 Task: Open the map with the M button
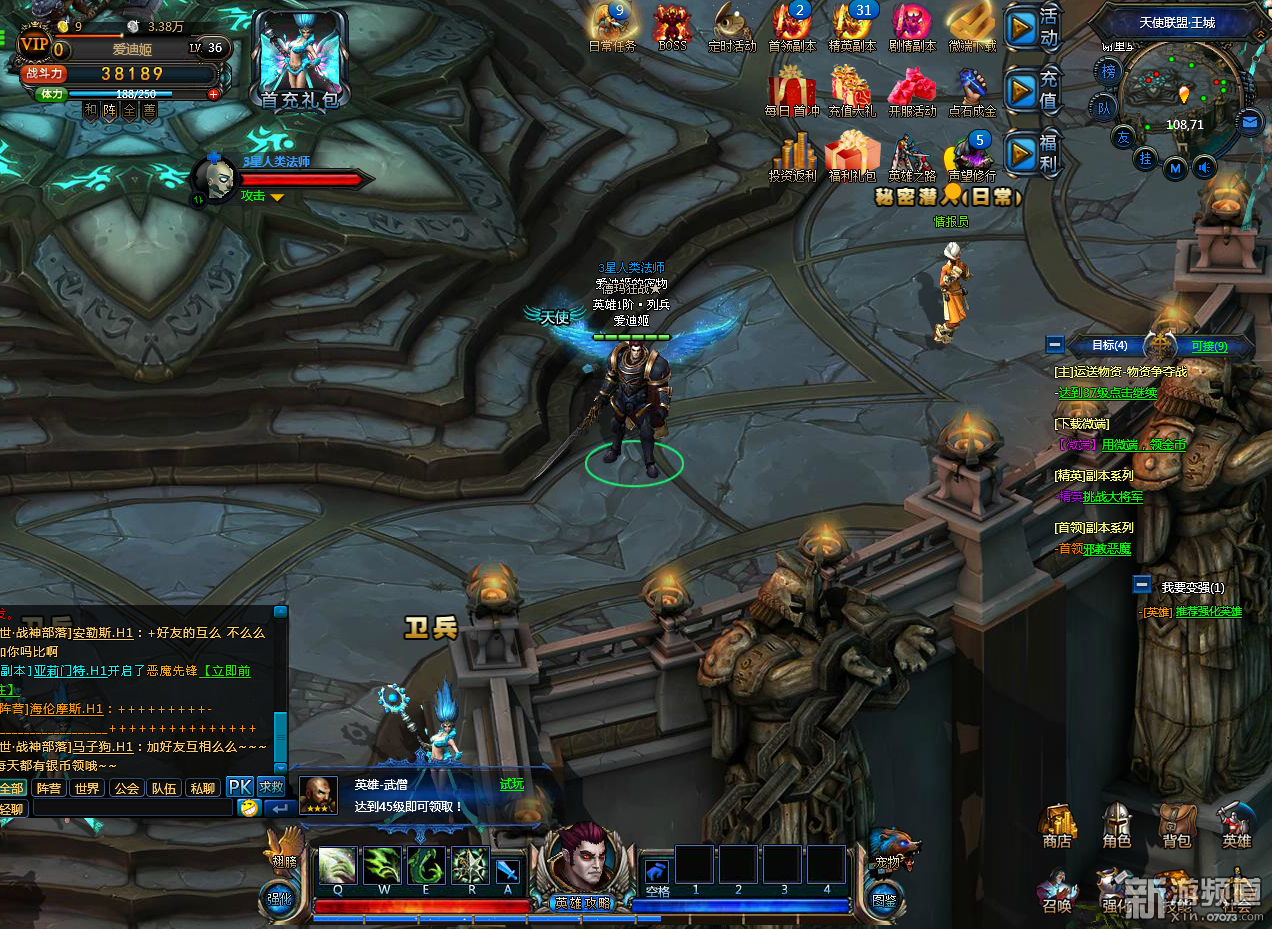1176,168
